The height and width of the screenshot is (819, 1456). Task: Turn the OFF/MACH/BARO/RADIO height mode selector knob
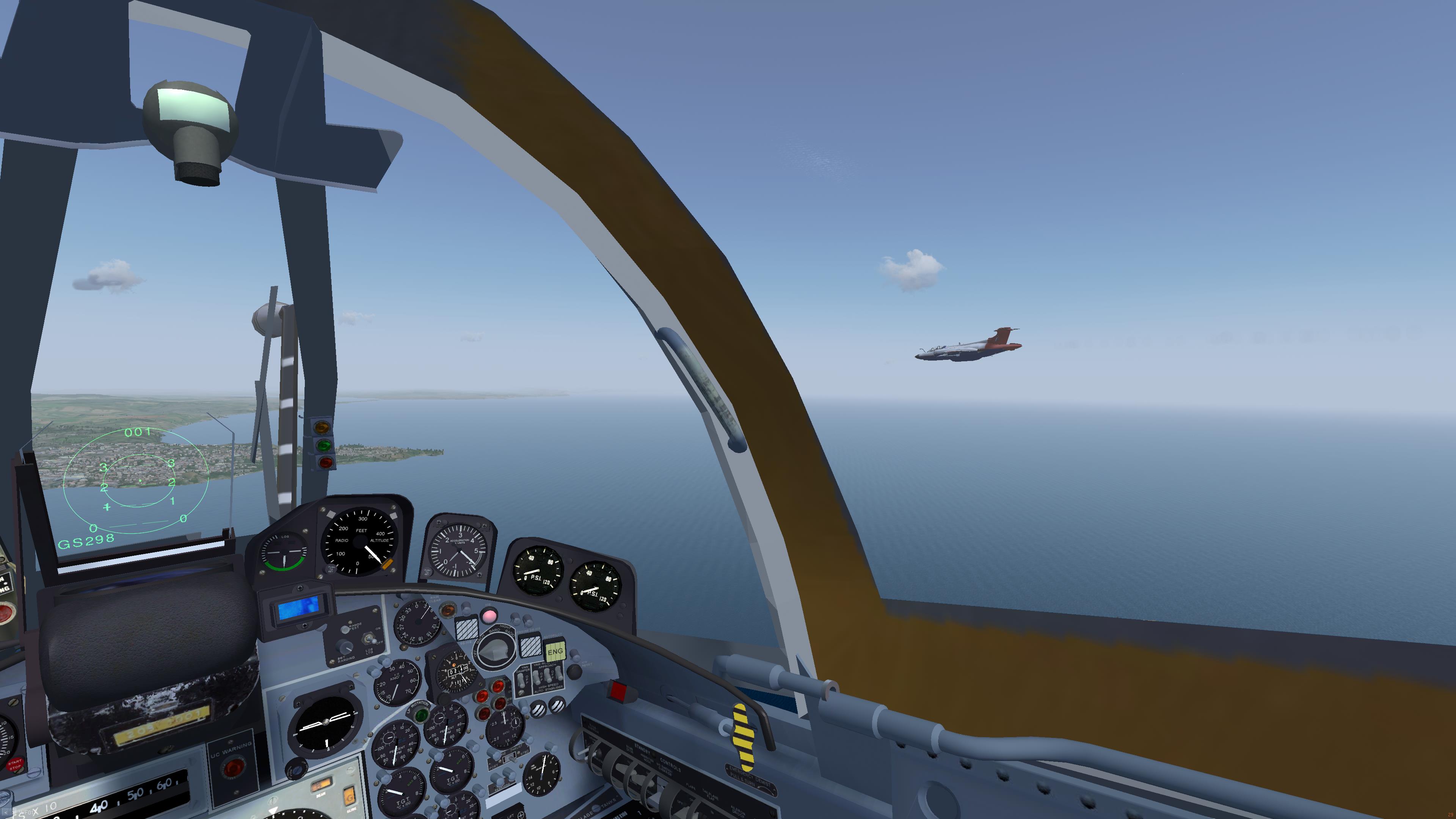(496, 650)
